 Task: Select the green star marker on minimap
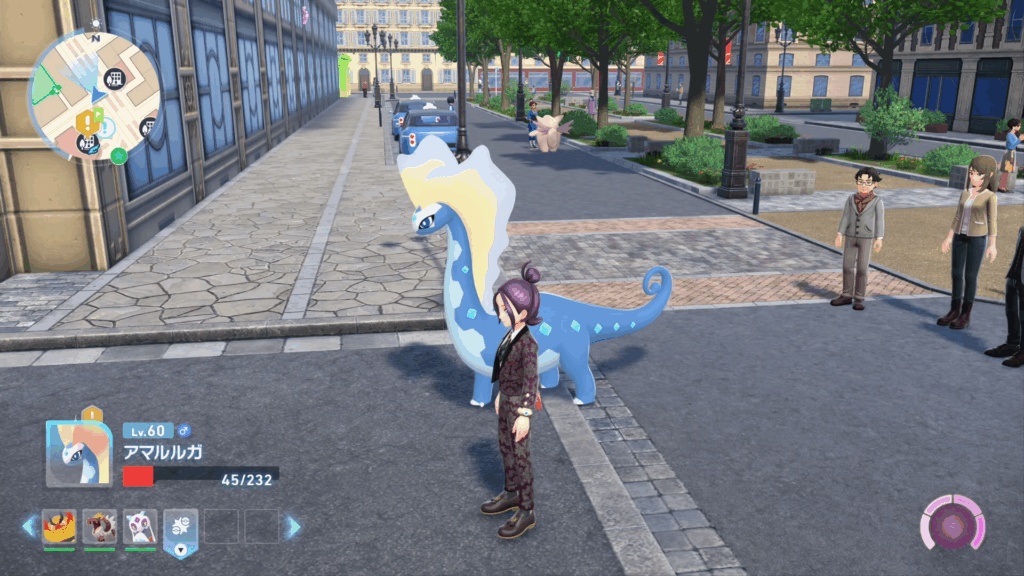pyautogui.click(x=118, y=155)
